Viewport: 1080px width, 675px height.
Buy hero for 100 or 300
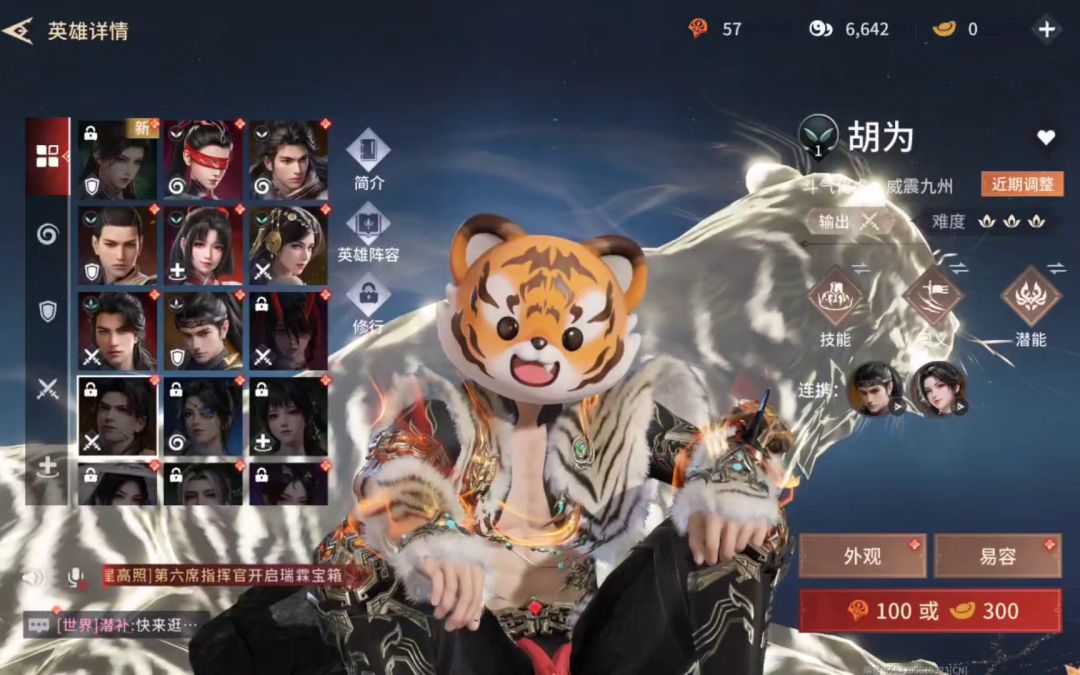pyautogui.click(x=930, y=611)
